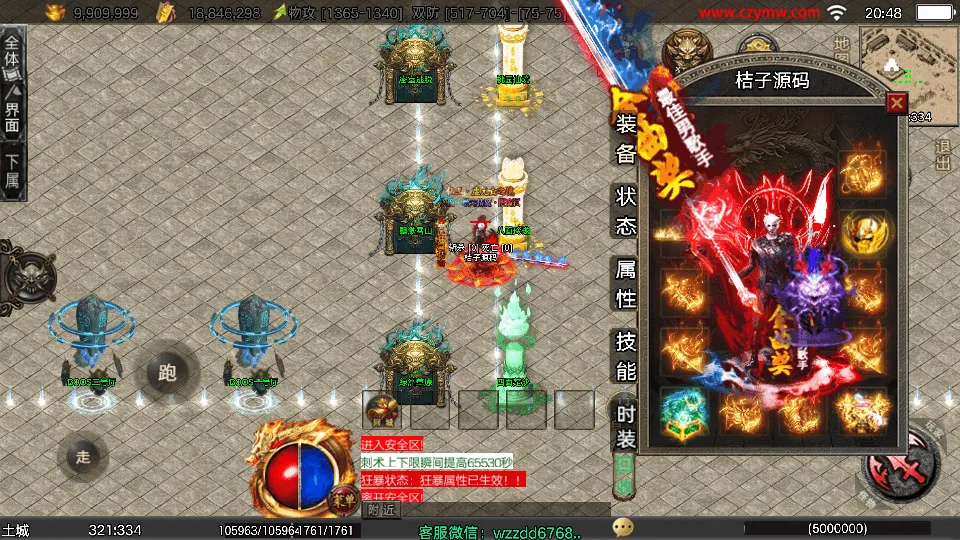Image resolution: width=960 pixels, height=540 pixels.
Task: Click the 退出 exit button
Action: [x=943, y=155]
